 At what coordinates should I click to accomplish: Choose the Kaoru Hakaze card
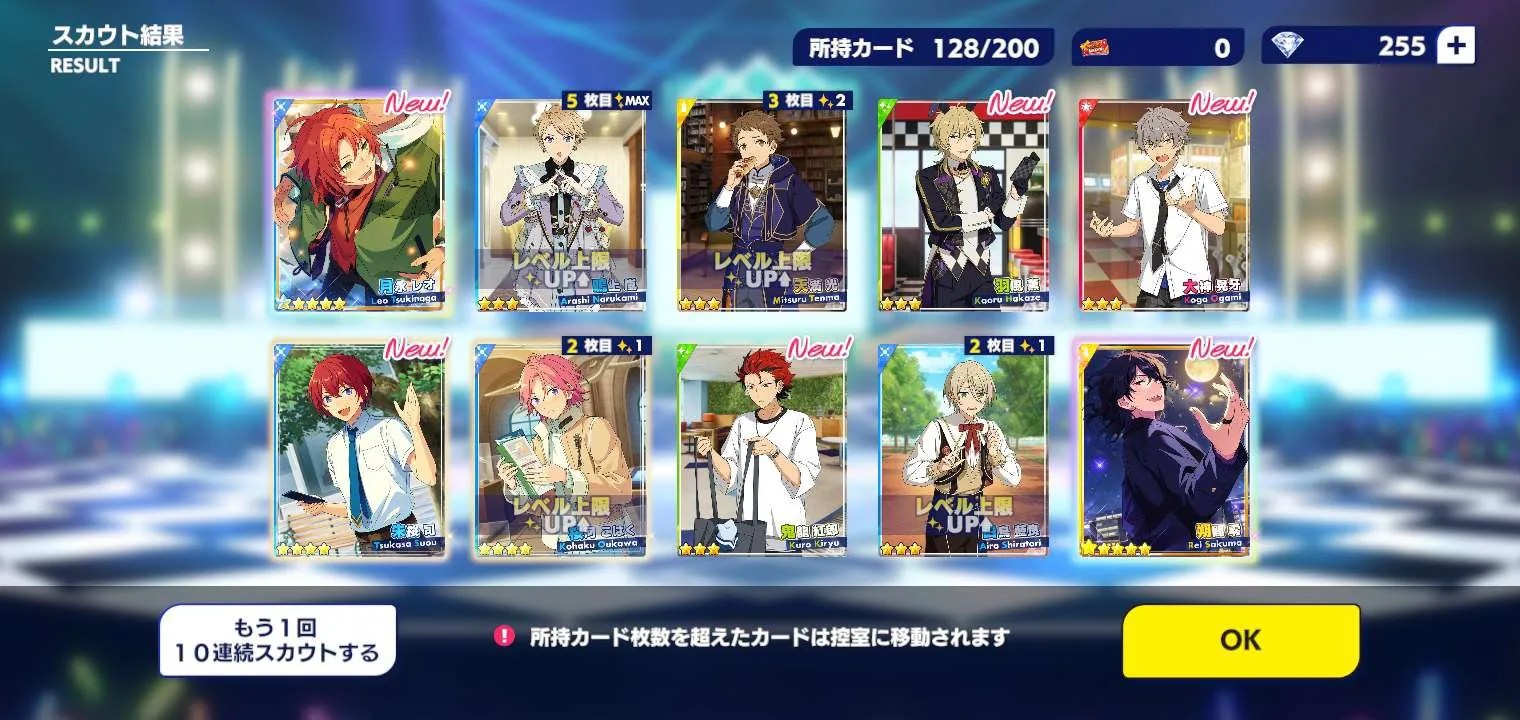tap(963, 205)
